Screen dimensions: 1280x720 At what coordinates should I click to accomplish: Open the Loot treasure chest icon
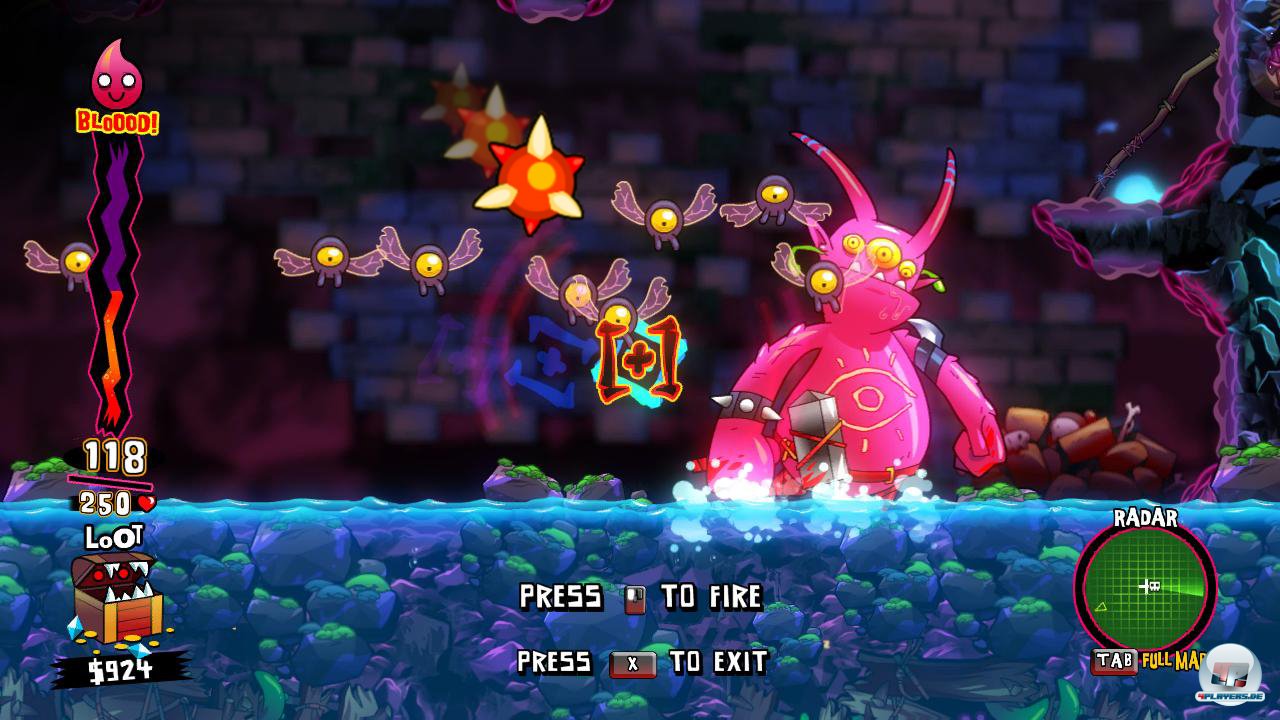111,598
